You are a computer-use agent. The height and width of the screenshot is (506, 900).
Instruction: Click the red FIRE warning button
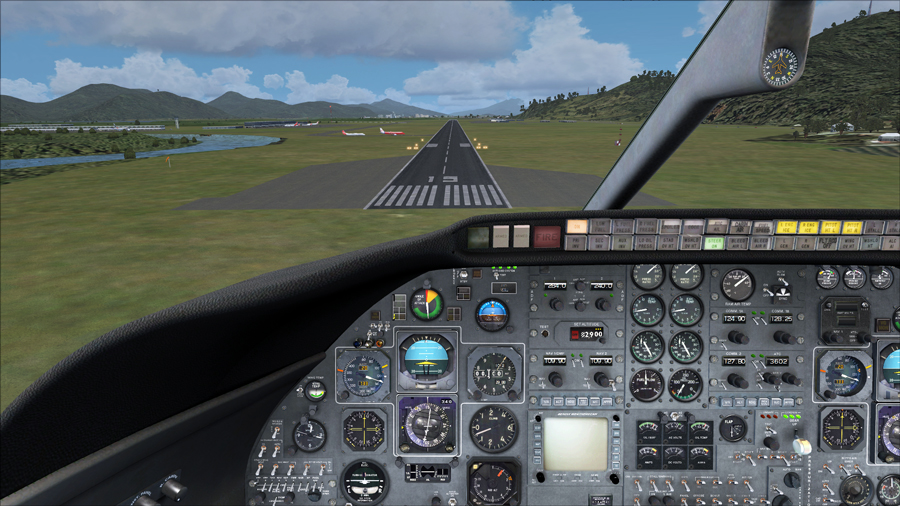coord(547,236)
